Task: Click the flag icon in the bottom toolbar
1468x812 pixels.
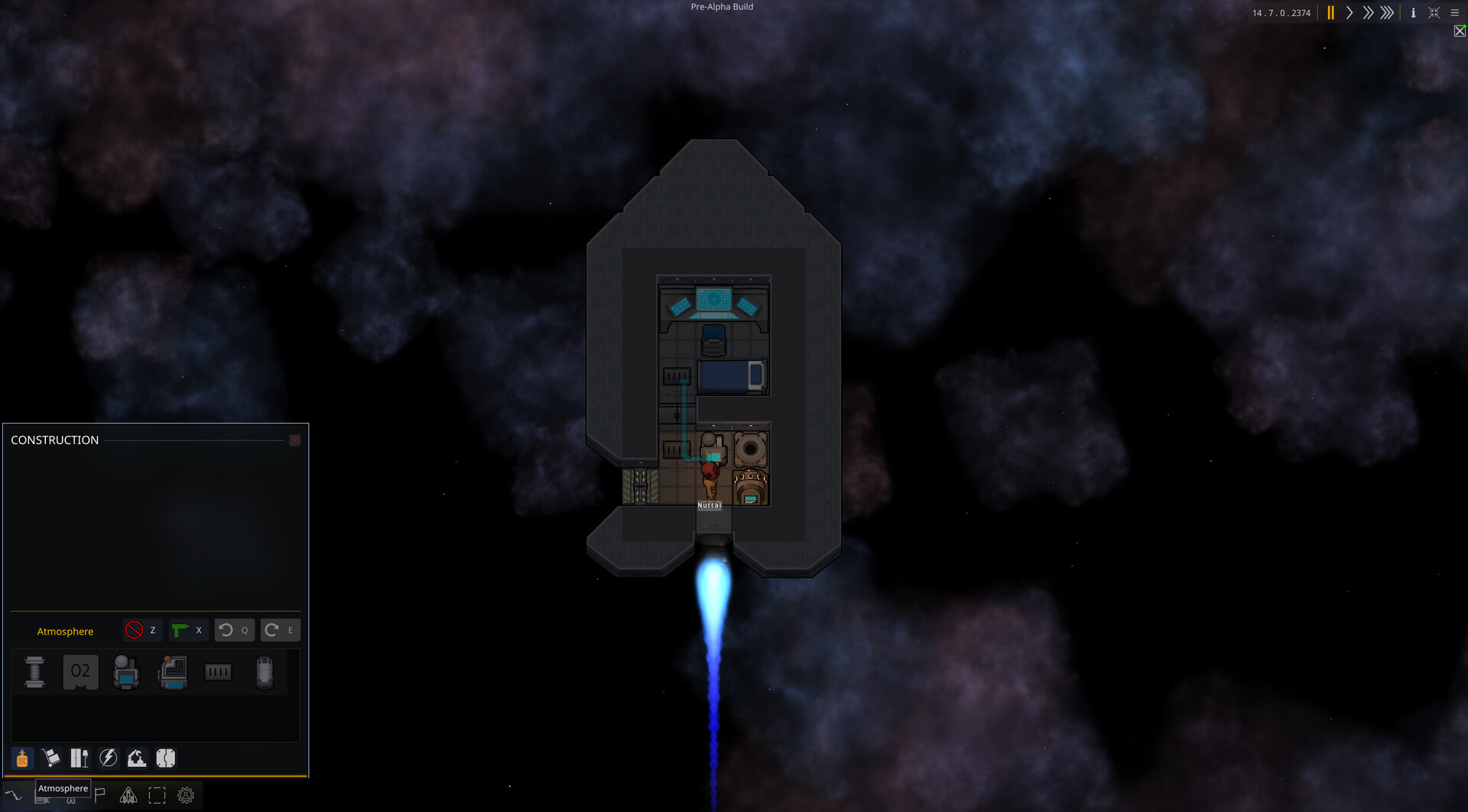Action: (x=99, y=796)
